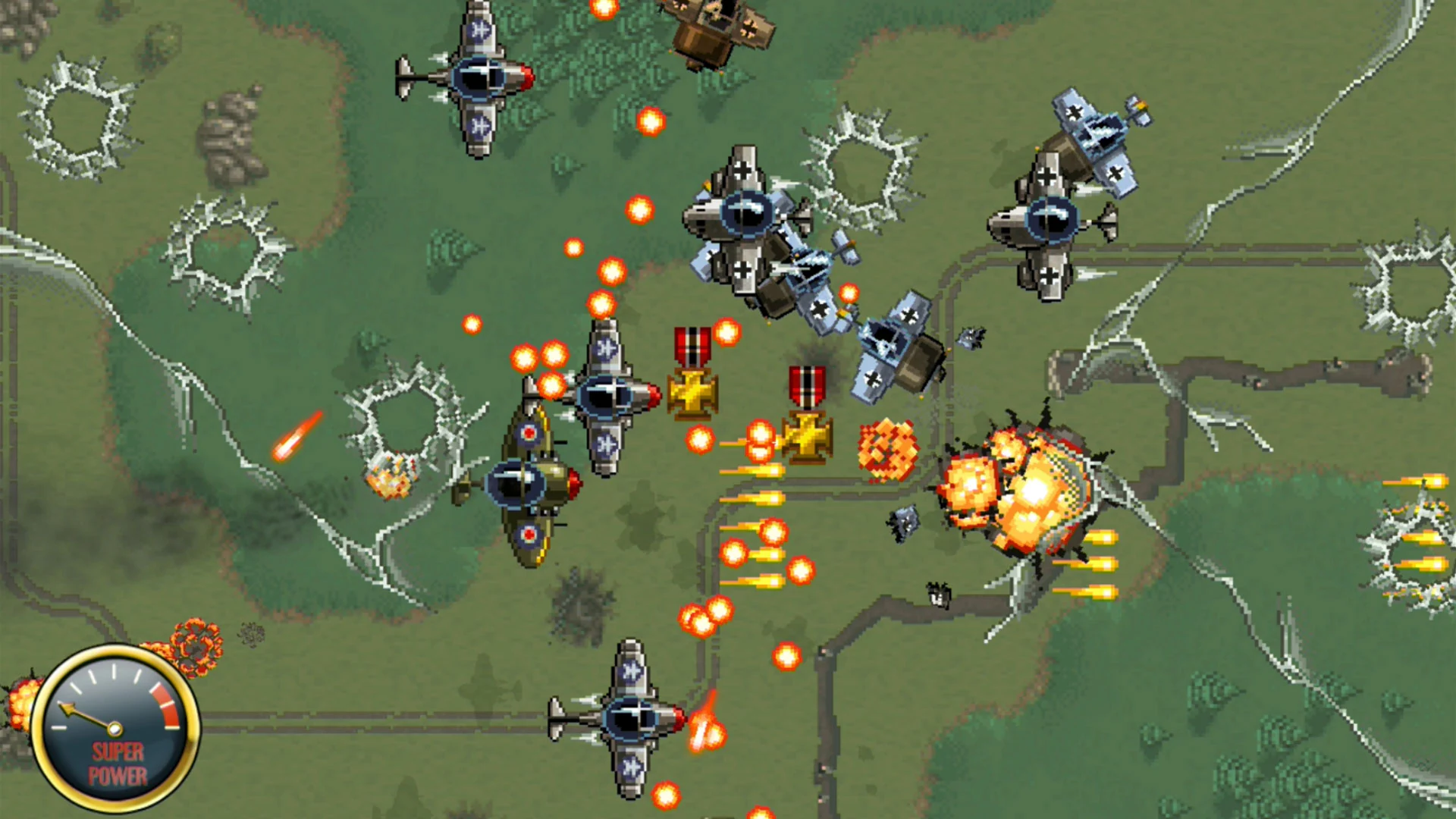1456x819 pixels.
Task: Click the Super Power gauge
Action: pyautogui.click(x=114, y=728)
